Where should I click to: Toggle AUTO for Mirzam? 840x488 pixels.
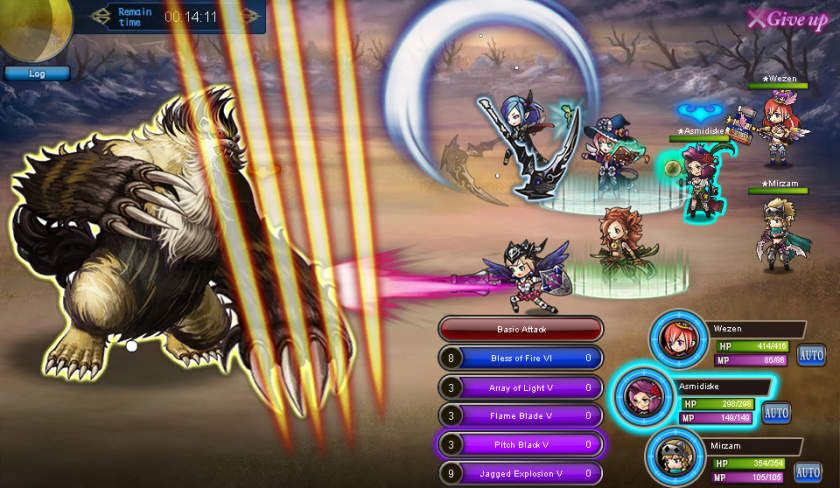pos(808,471)
